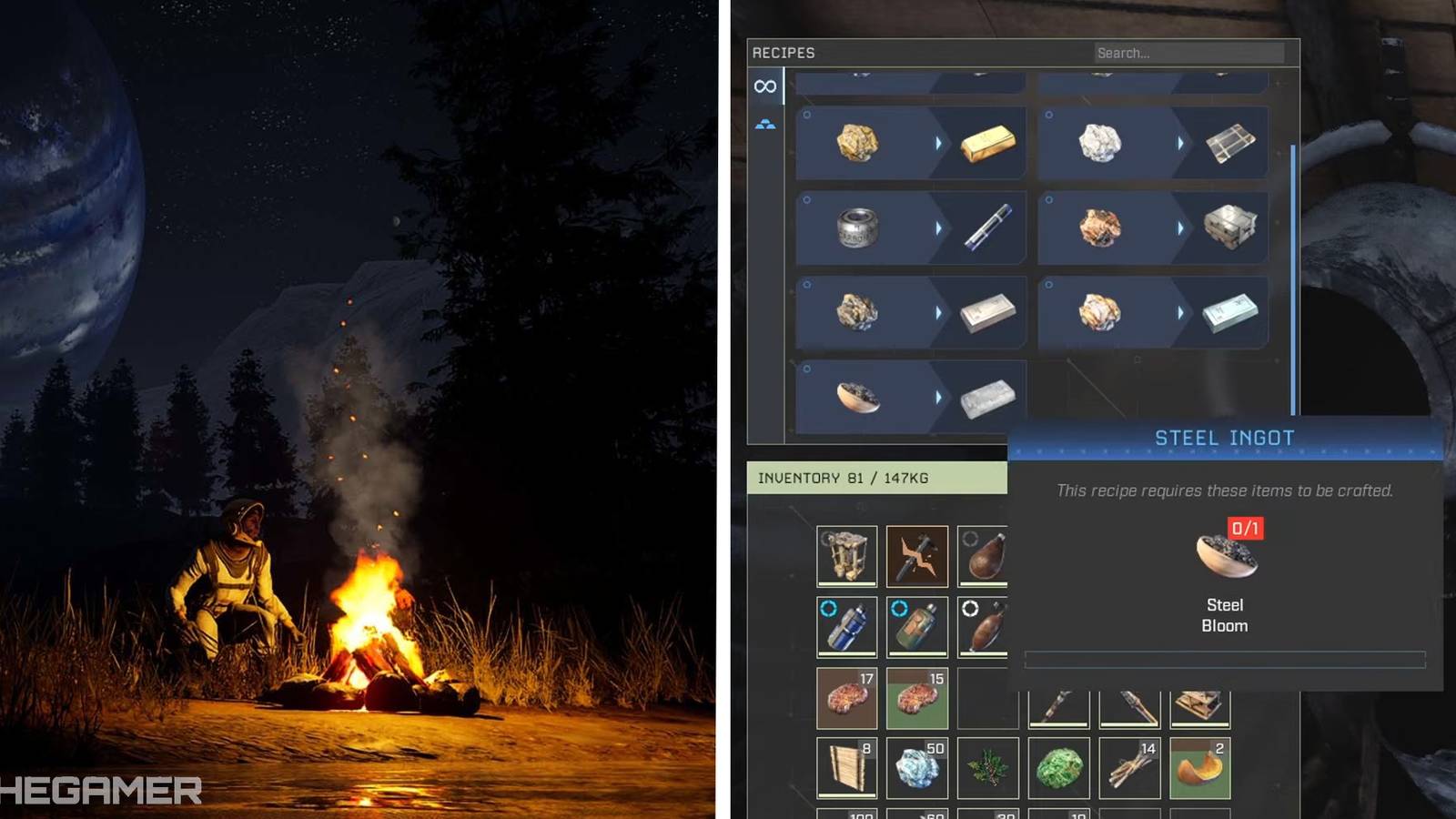
Task: Expand the arrow on the gold ore recipe
Action: (940, 141)
